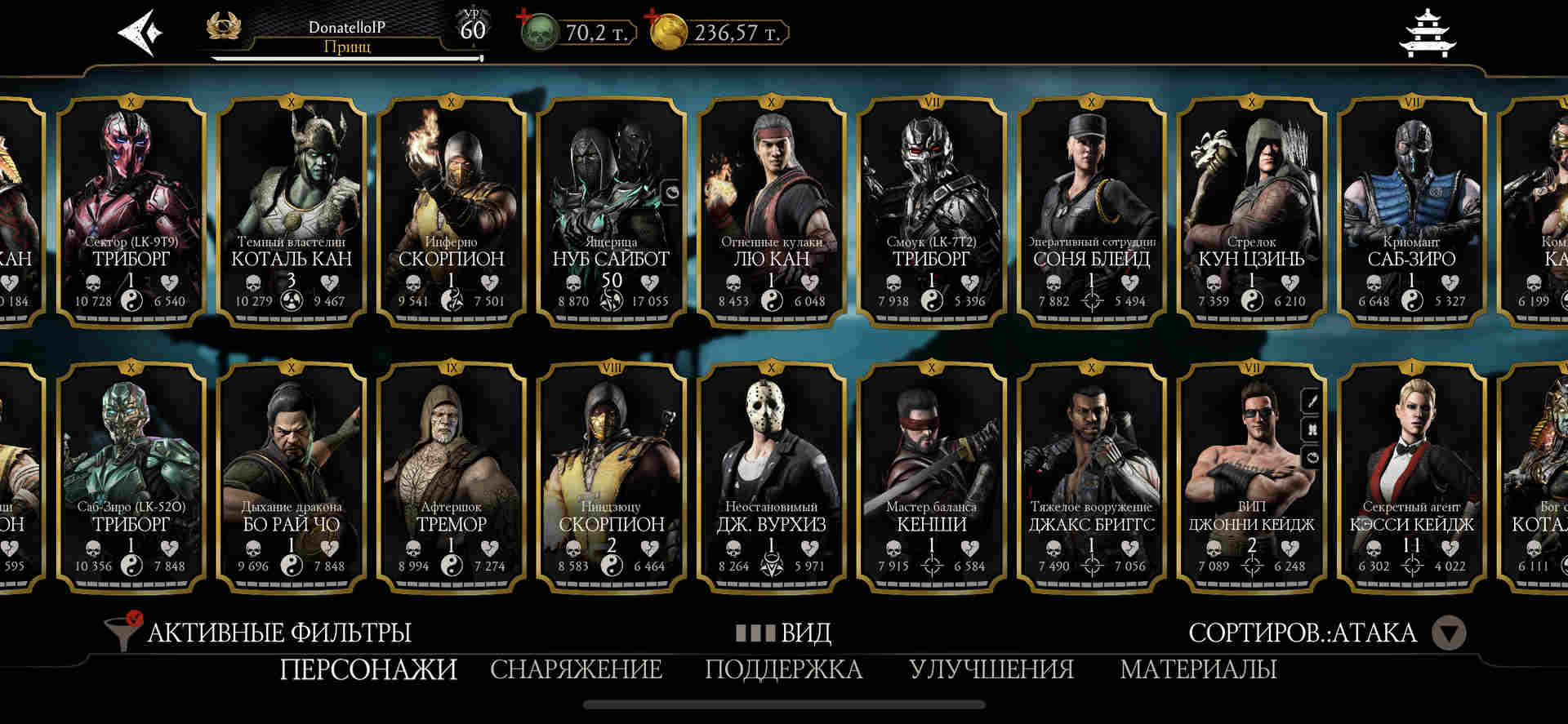Choose the Dark Lord Kotal Kahn card
The height and width of the screenshot is (724, 1568).
pyautogui.click(x=291, y=211)
